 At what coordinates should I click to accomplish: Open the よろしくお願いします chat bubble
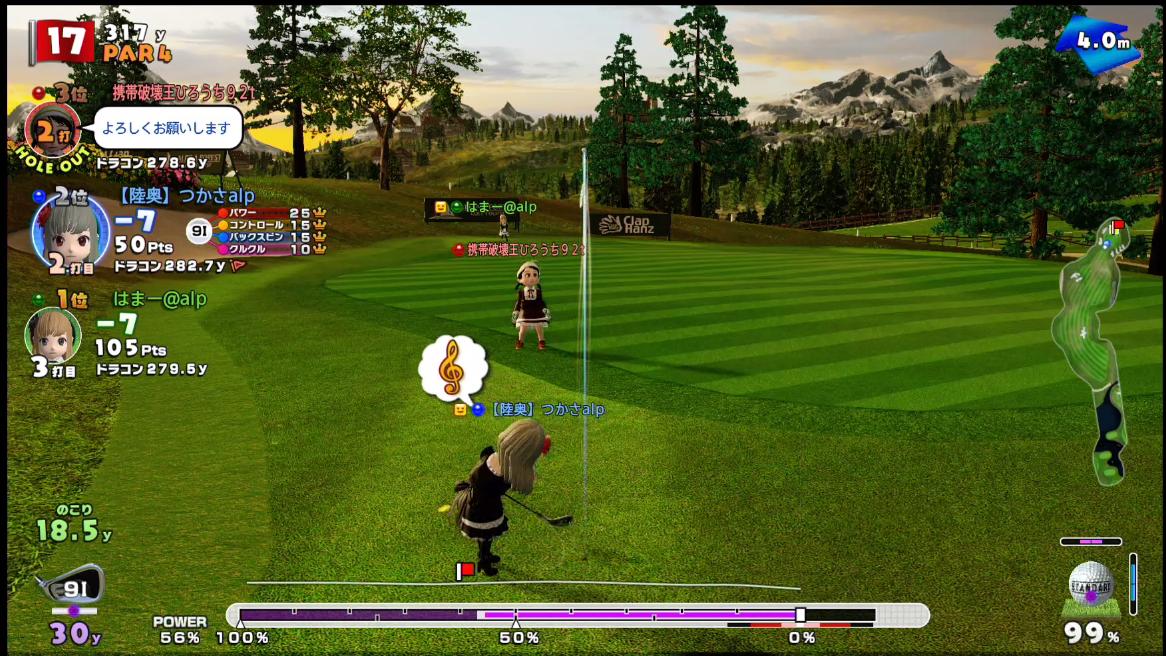point(172,128)
